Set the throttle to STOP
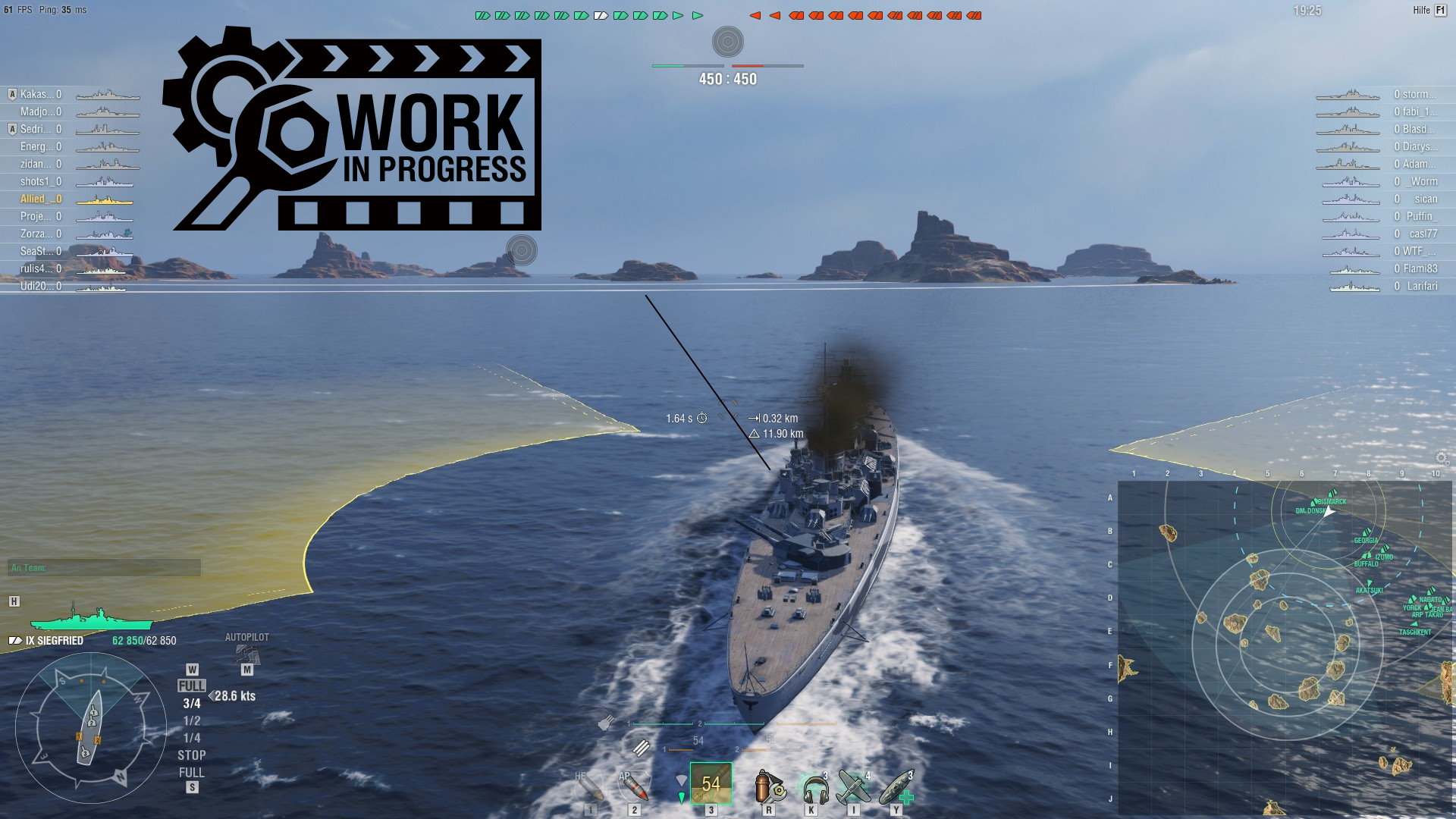Viewport: 1456px width, 819px height. pos(193,755)
